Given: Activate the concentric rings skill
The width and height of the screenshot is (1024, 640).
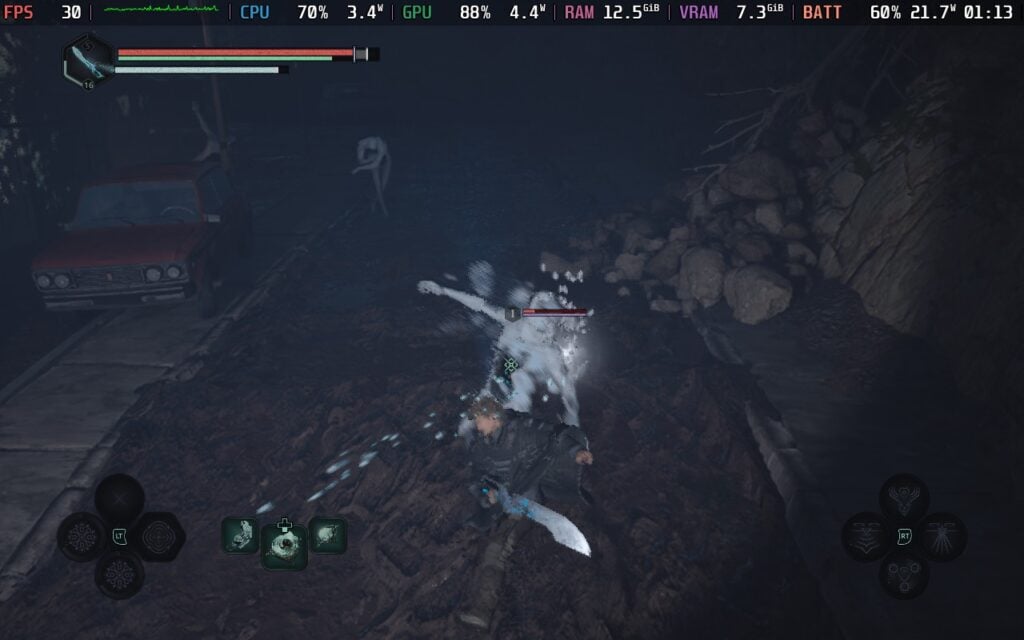Looking at the screenshot, I should (159, 537).
